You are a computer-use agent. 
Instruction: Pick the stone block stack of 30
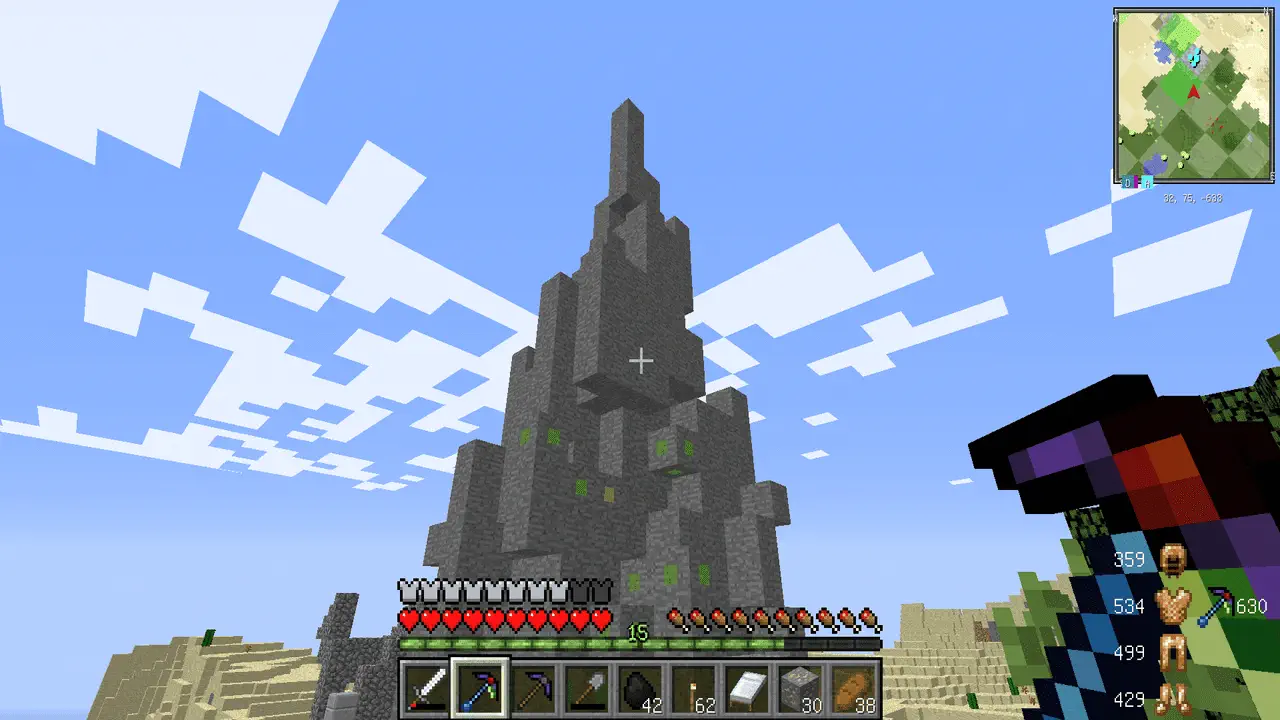pyautogui.click(x=800, y=688)
